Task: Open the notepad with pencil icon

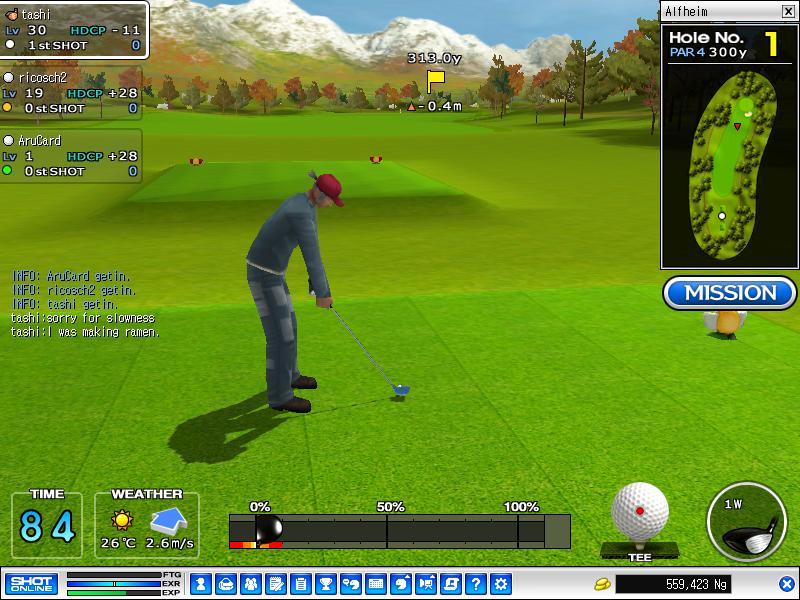Action: [x=275, y=583]
